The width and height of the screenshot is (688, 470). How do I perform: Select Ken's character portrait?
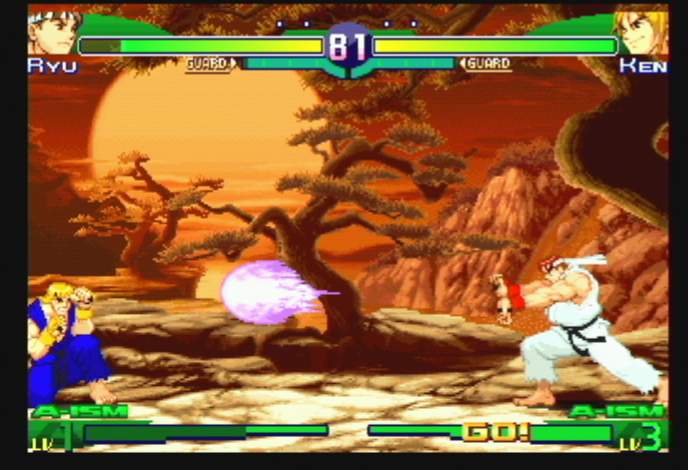point(641,33)
